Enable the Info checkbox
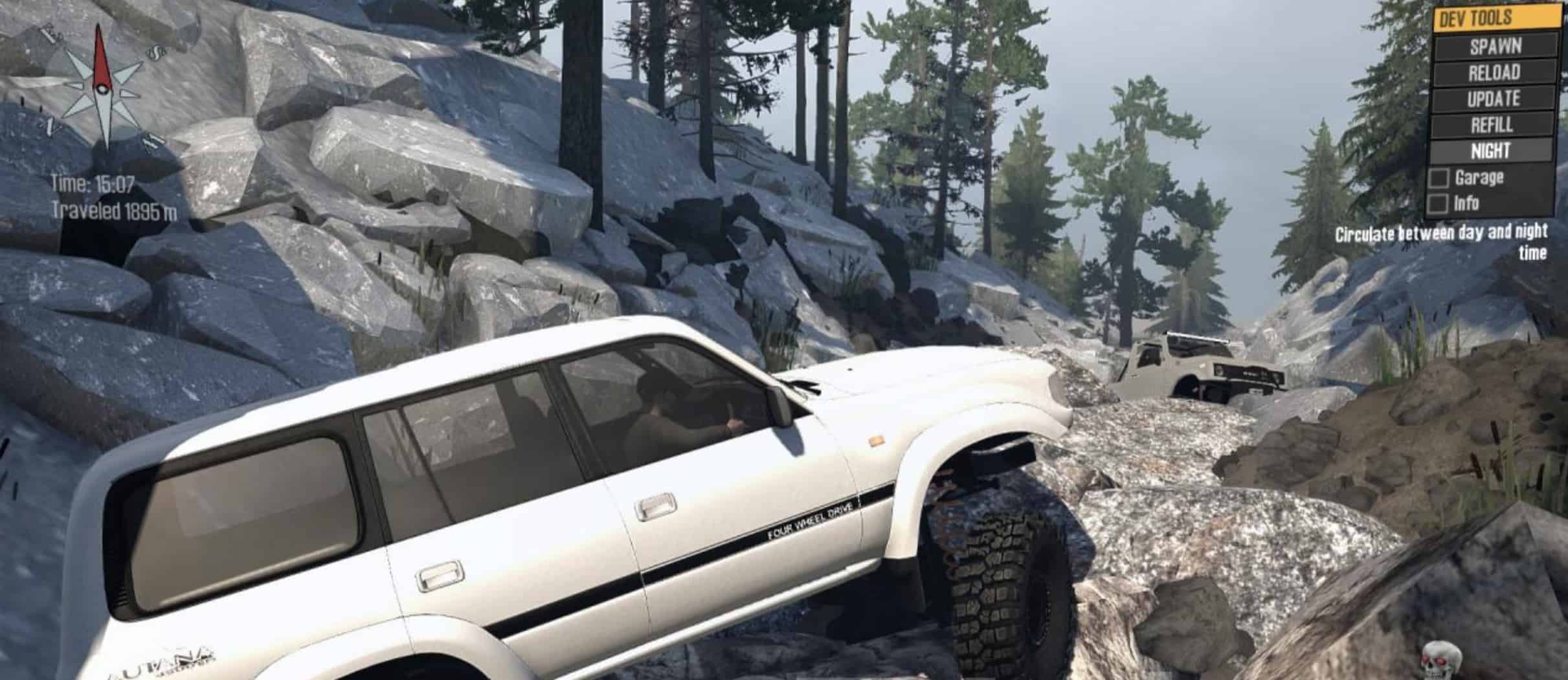The height and width of the screenshot is (680, 1568). tap(1438, 204)
